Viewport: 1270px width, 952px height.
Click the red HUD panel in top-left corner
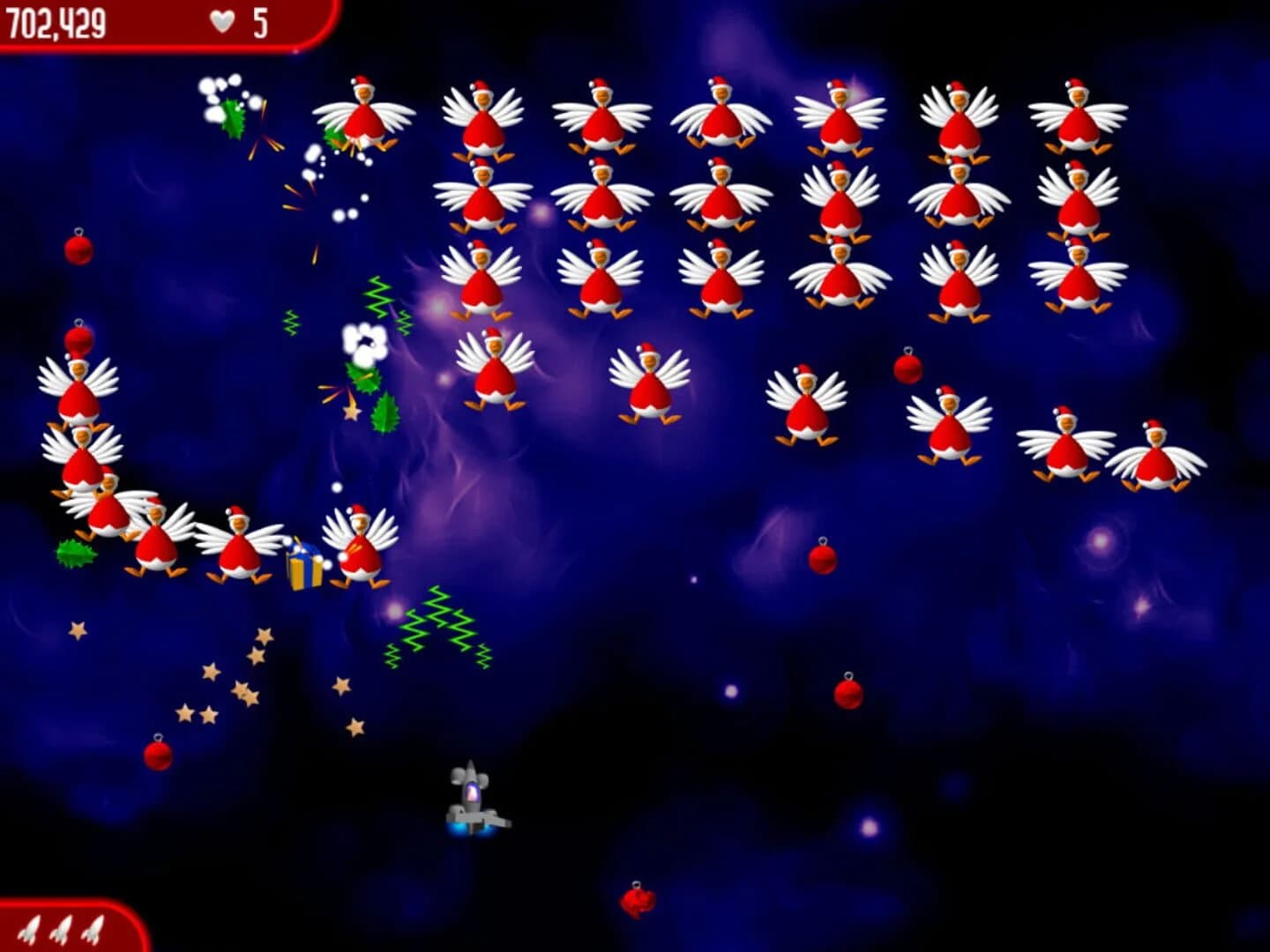(x=154, y=25)
